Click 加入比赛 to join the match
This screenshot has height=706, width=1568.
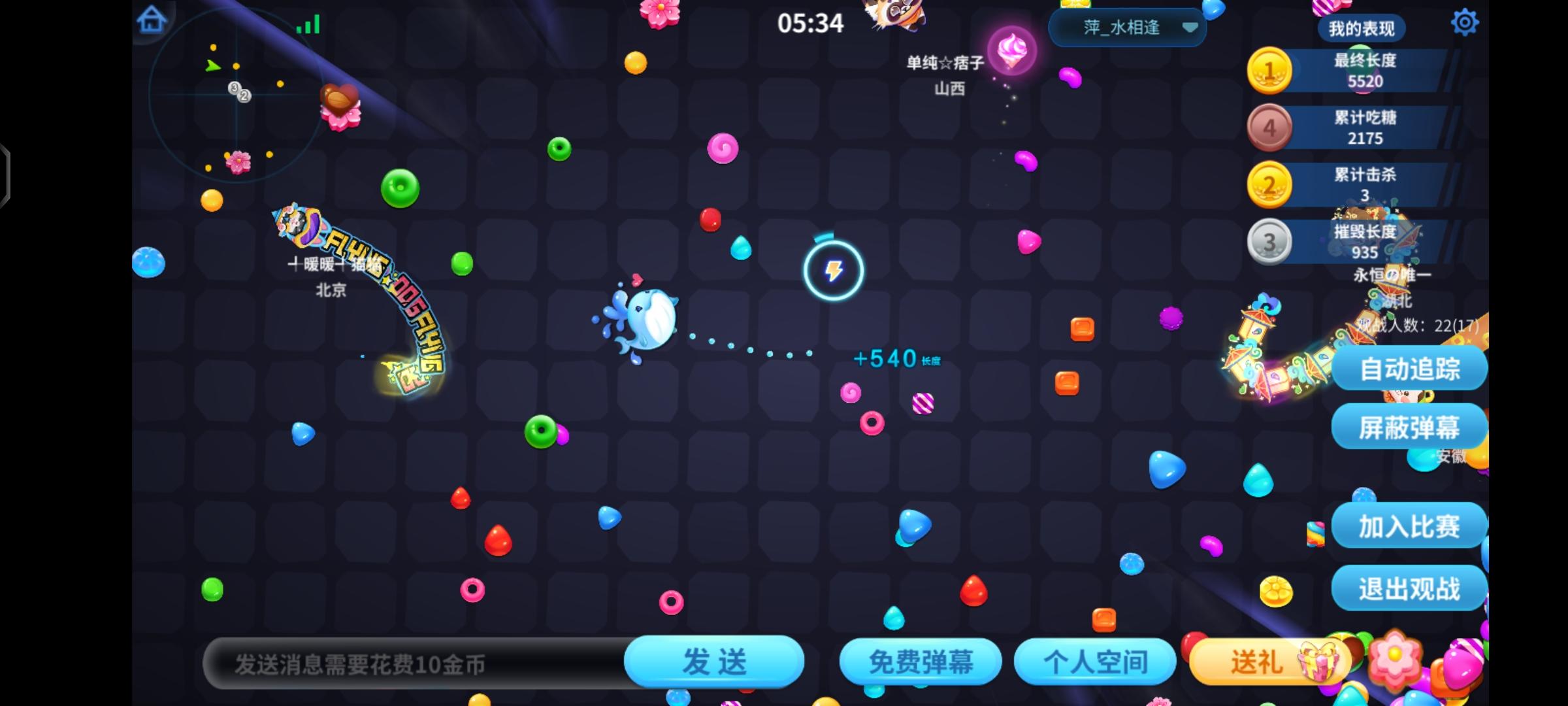1409,526
